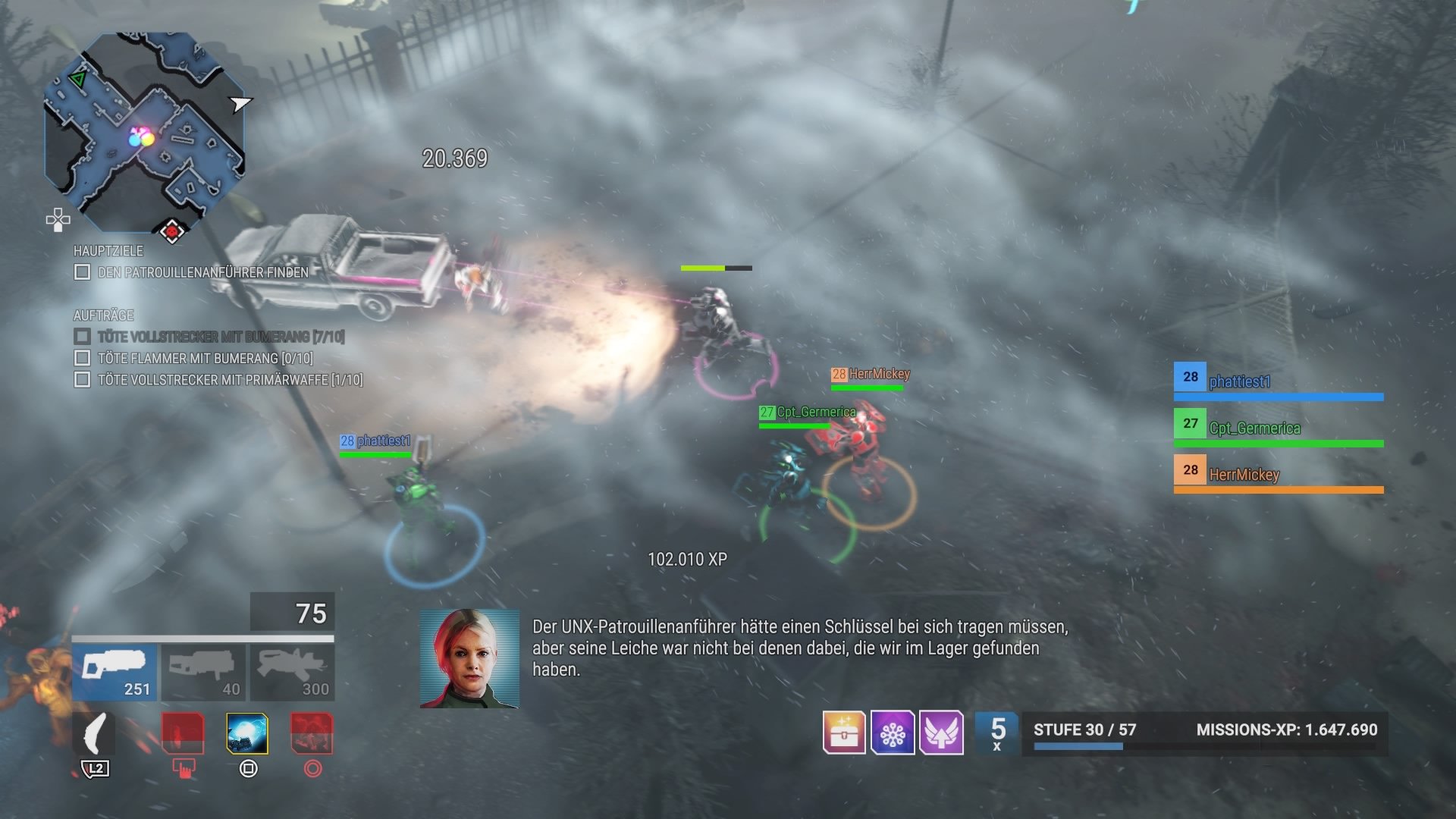
Task: Check the TÖTE VOLLSTRECKER MIT PRIMÄRWAFFE box
Action: pyautogui.click(x=81, y=380)
